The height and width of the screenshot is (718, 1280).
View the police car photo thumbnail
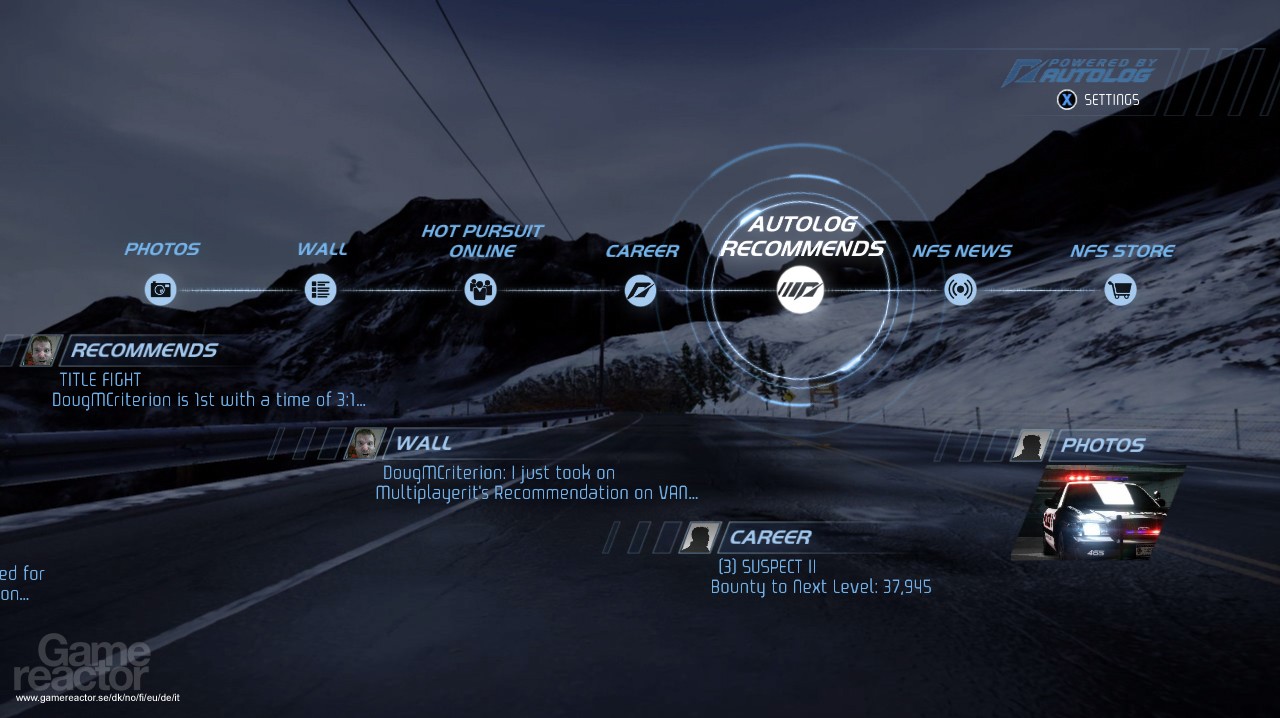(1098, 512)
